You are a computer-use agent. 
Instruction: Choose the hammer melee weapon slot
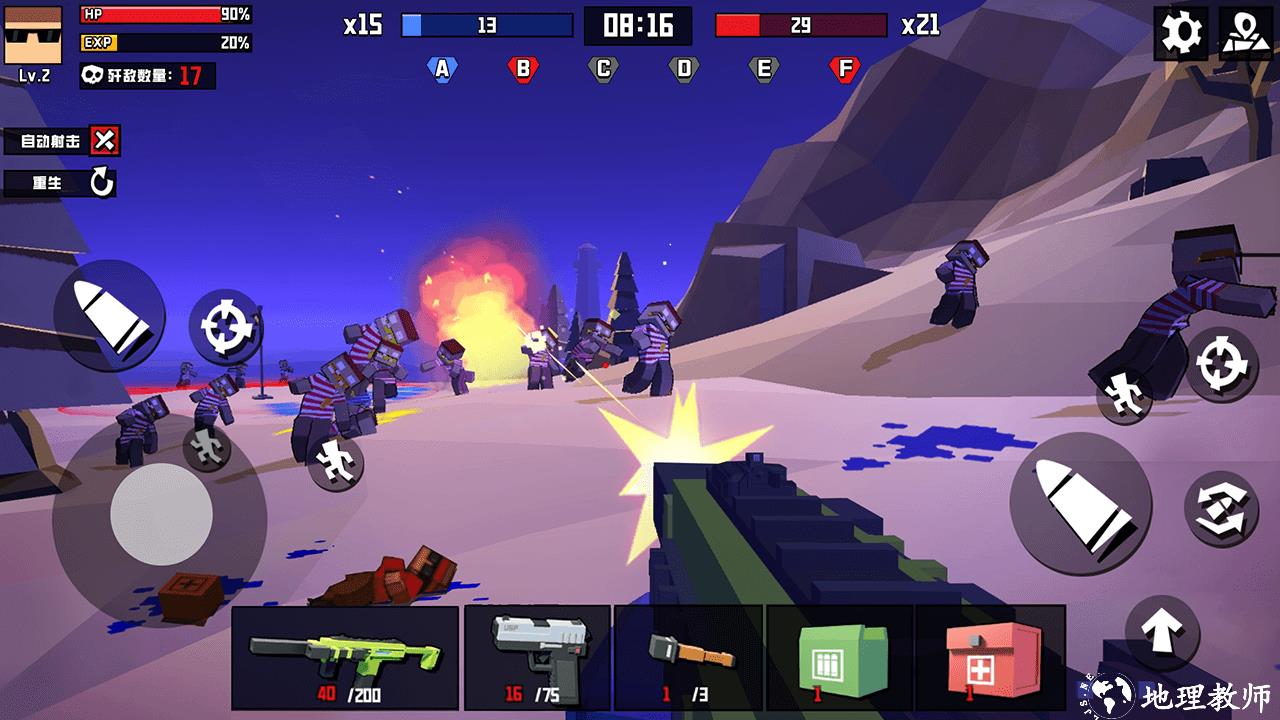coord(689,657)
